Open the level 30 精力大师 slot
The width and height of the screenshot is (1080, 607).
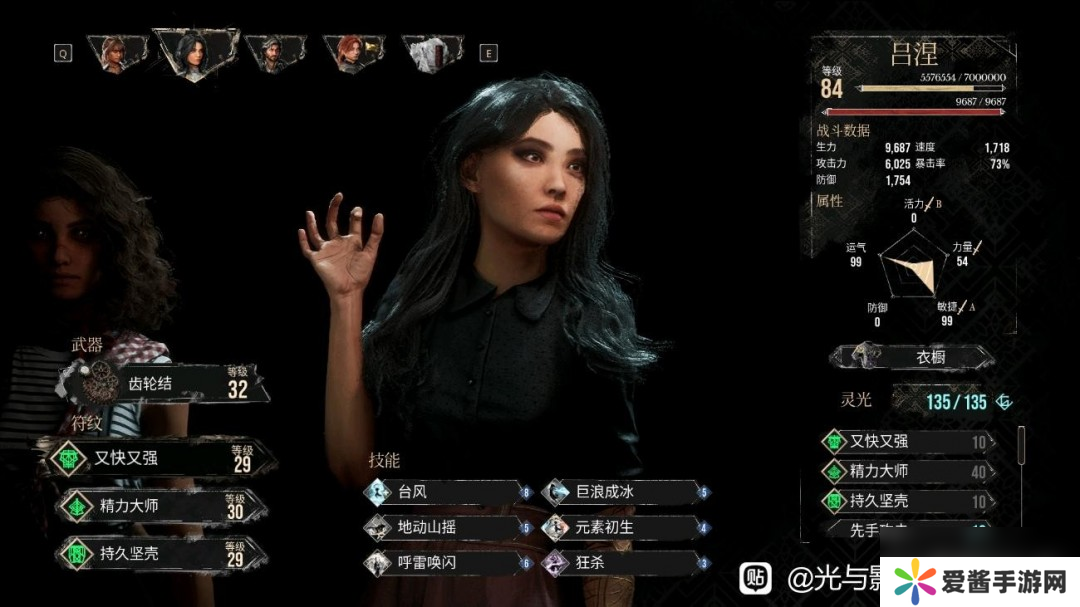(x=160, y=506)
